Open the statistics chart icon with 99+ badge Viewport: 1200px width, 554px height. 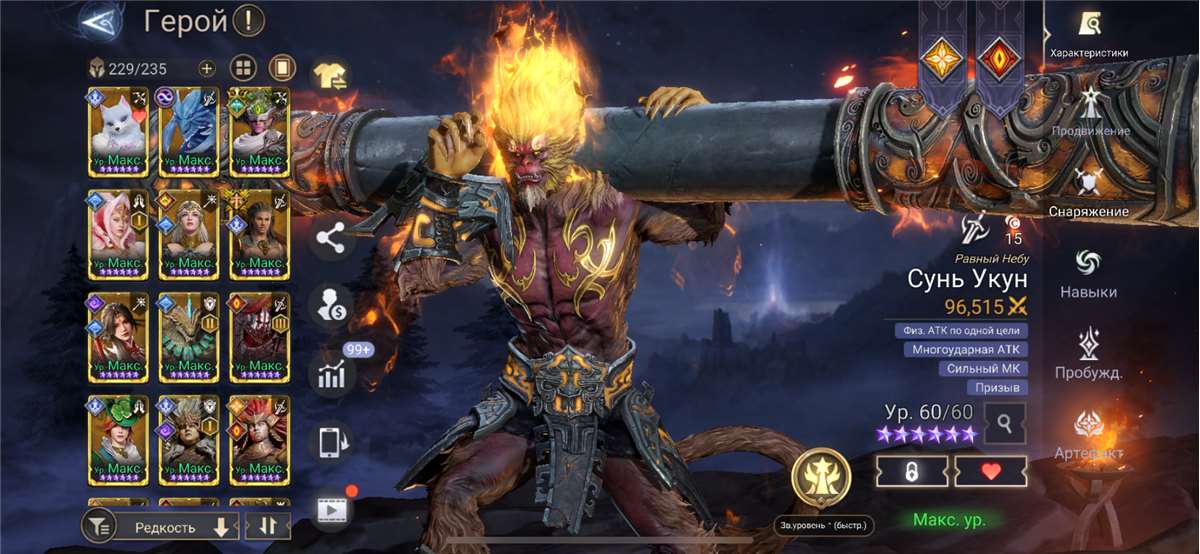tap(331, 373)
